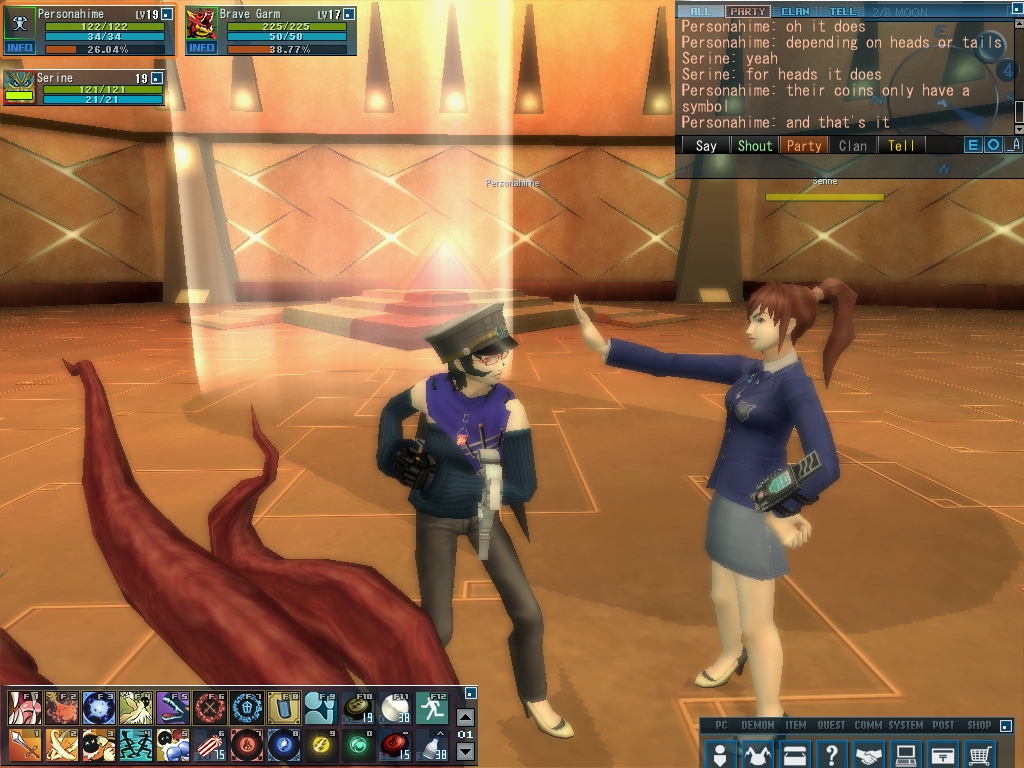Click INFO button for Brave Garm
This screenshot has height=768, width=1024.
[201, 47]
